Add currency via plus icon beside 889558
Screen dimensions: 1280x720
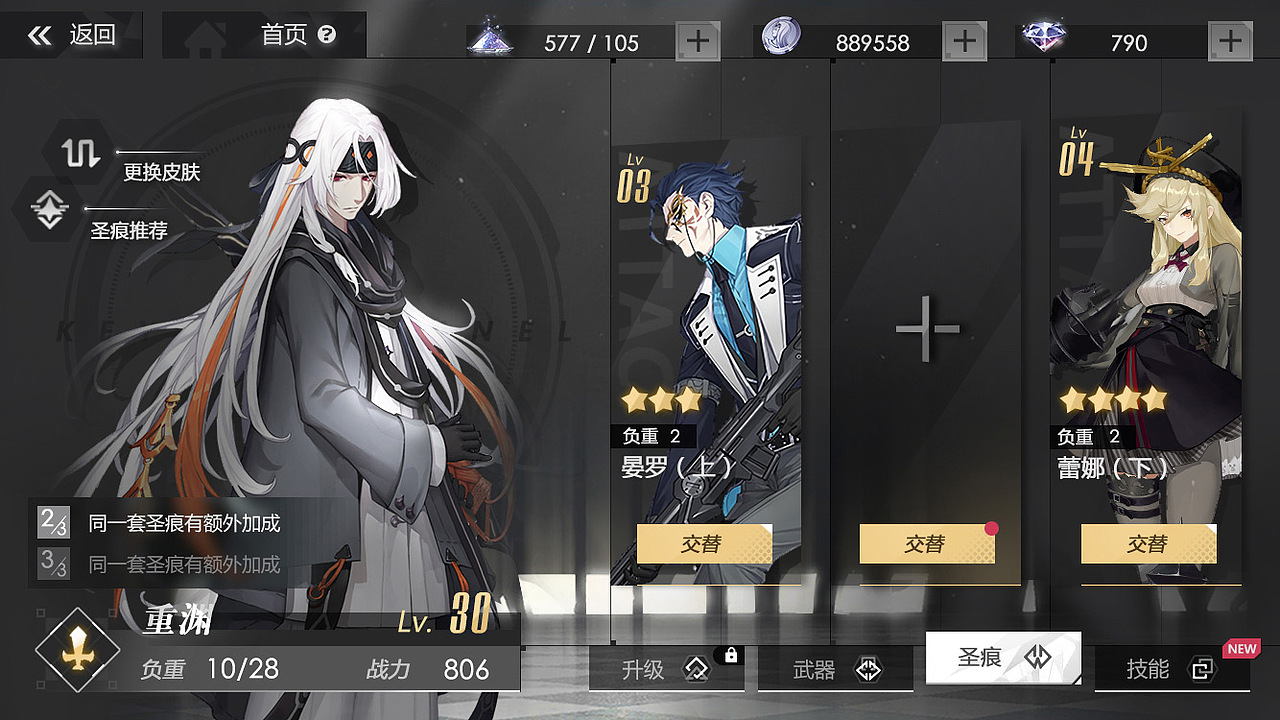point(964,41)
